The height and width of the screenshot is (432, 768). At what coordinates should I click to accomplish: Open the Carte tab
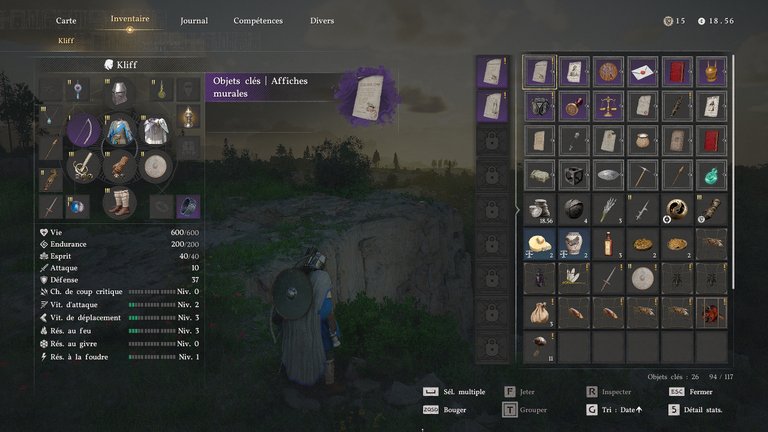click(66, 20)
